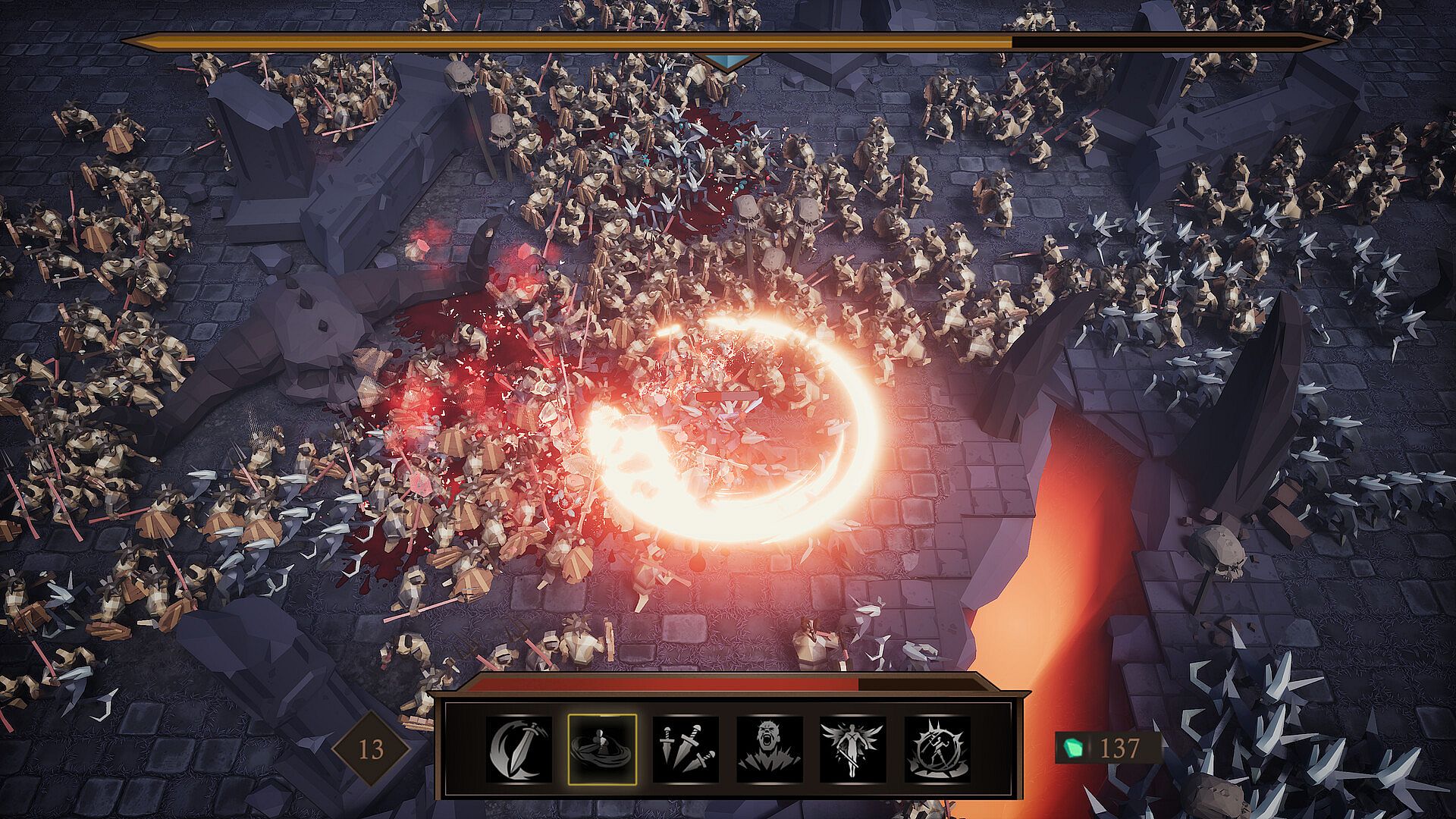1456x819 pixels.
Task: Select the spiked ring warrior ability
Action: 937,749
